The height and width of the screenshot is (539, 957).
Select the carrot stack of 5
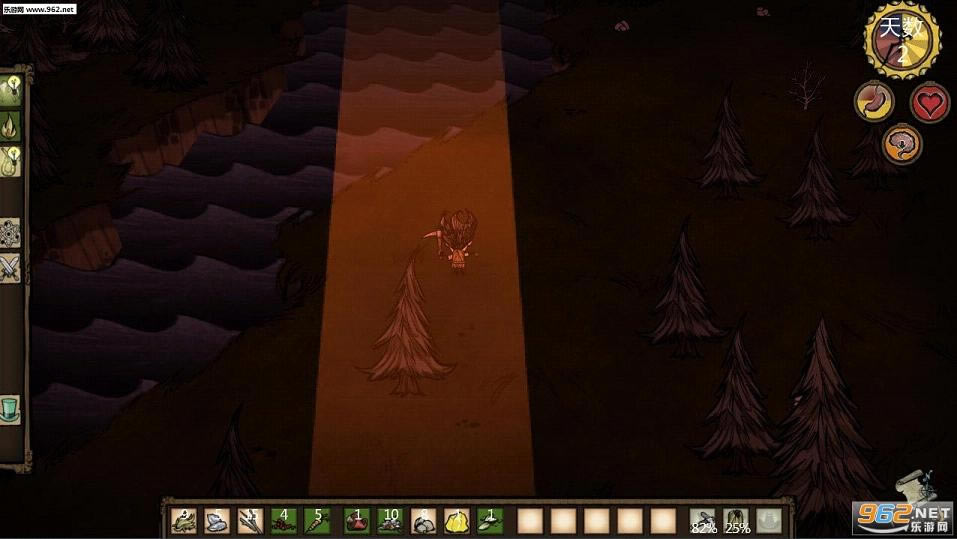(317, 520)
